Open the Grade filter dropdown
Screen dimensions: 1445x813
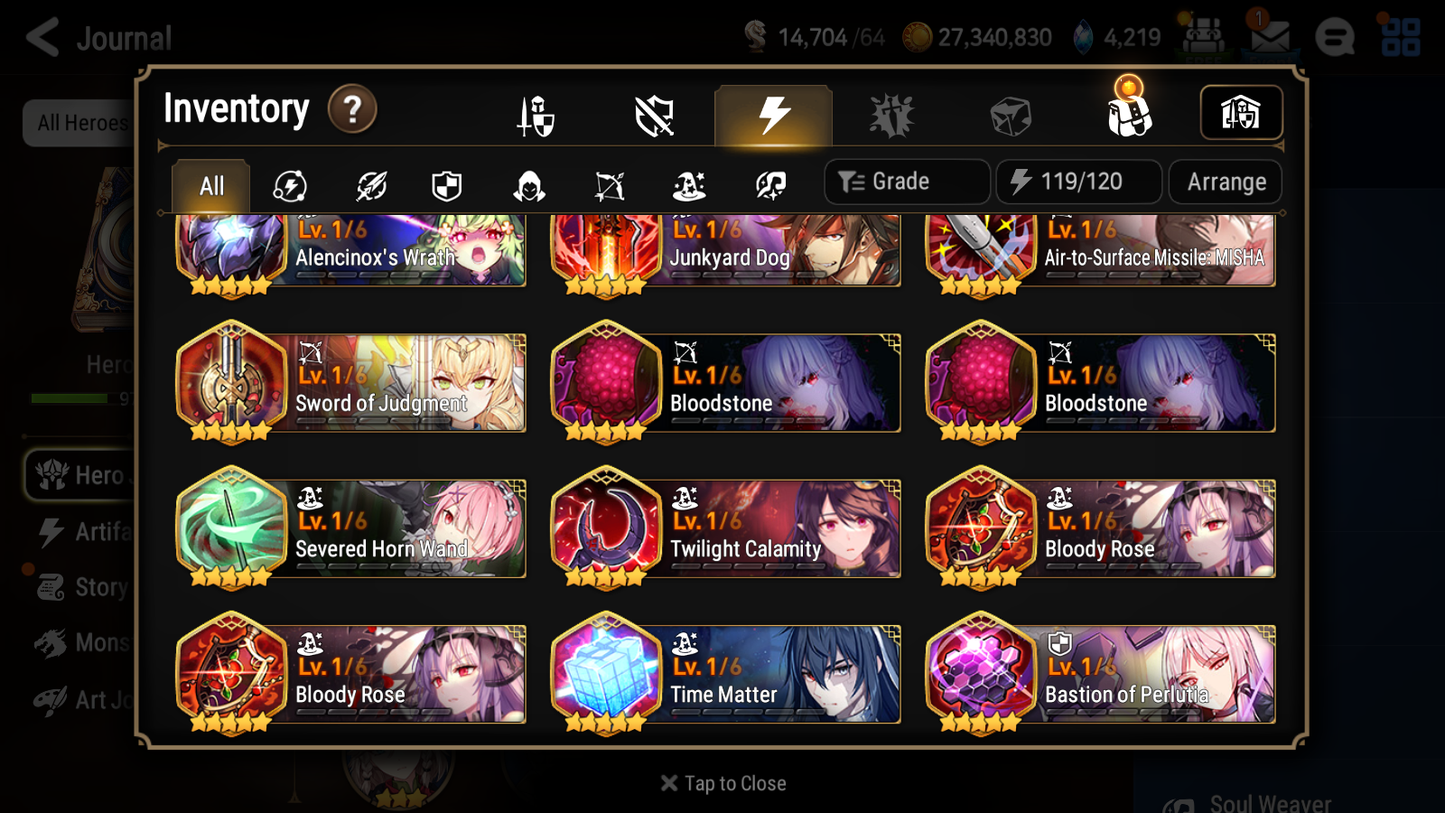pyautogui.click(x=906, y=181)
